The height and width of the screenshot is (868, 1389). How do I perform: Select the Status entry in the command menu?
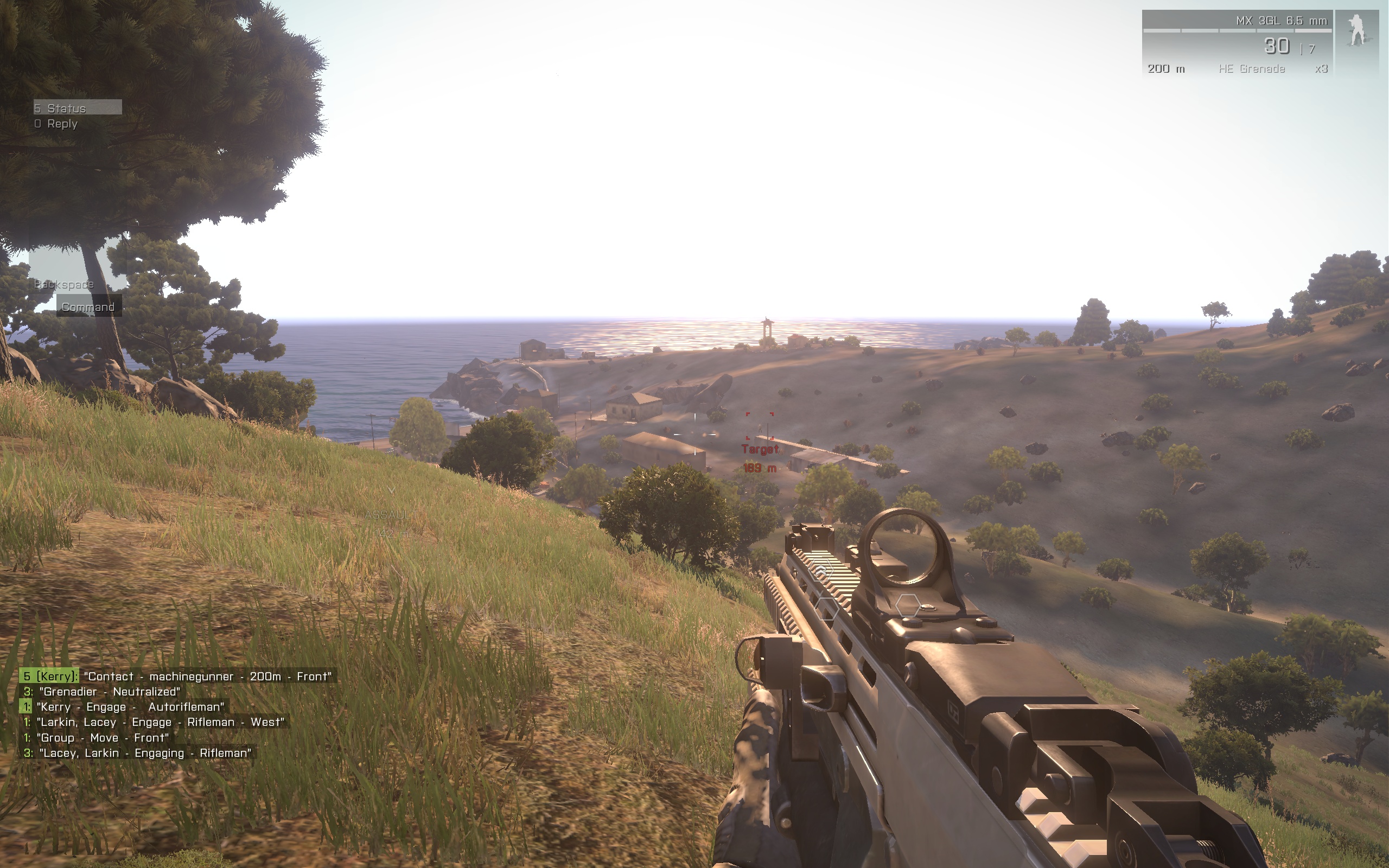(x=77, y=108)
